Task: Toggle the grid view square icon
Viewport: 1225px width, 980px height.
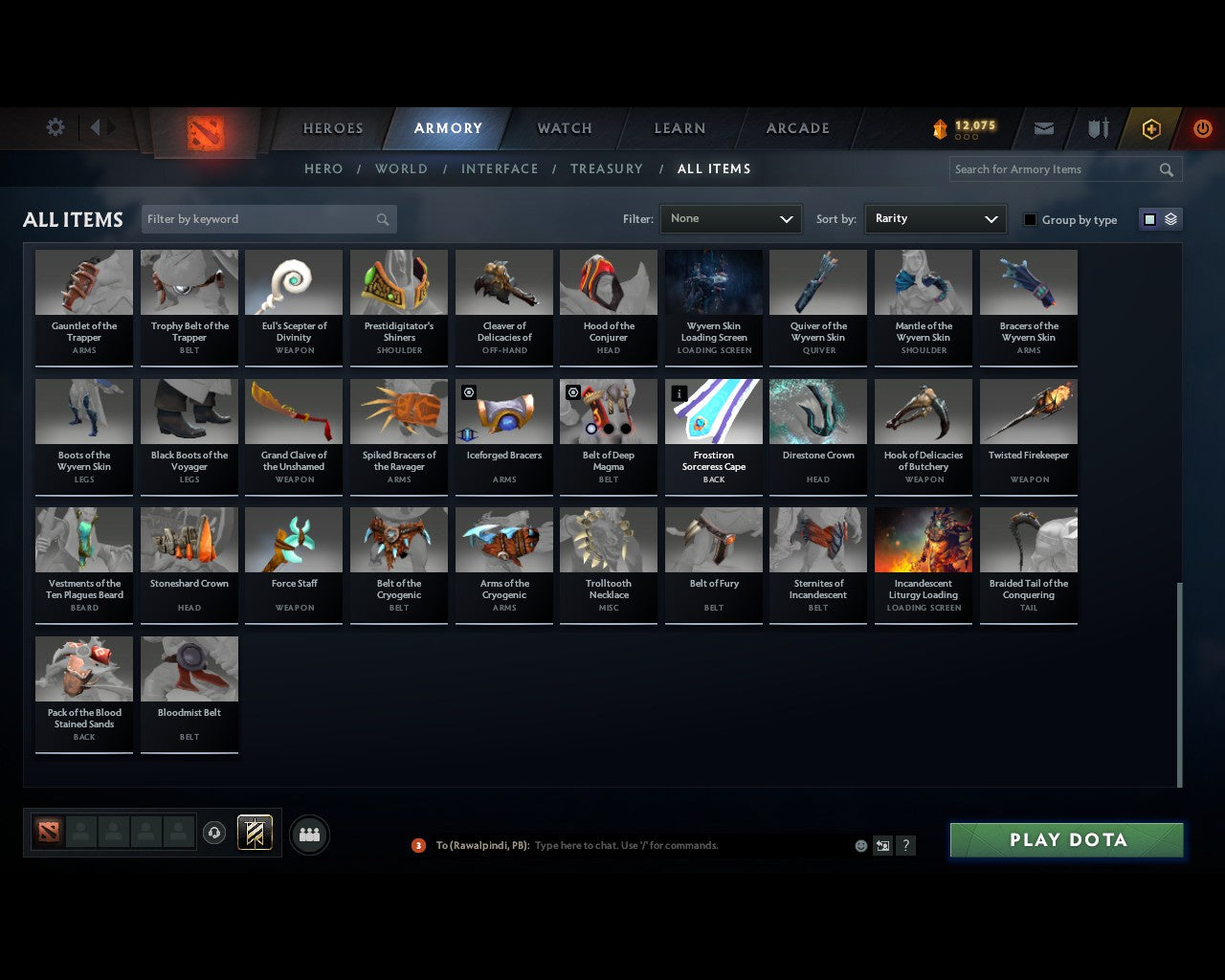Action: coord(1148,219)
